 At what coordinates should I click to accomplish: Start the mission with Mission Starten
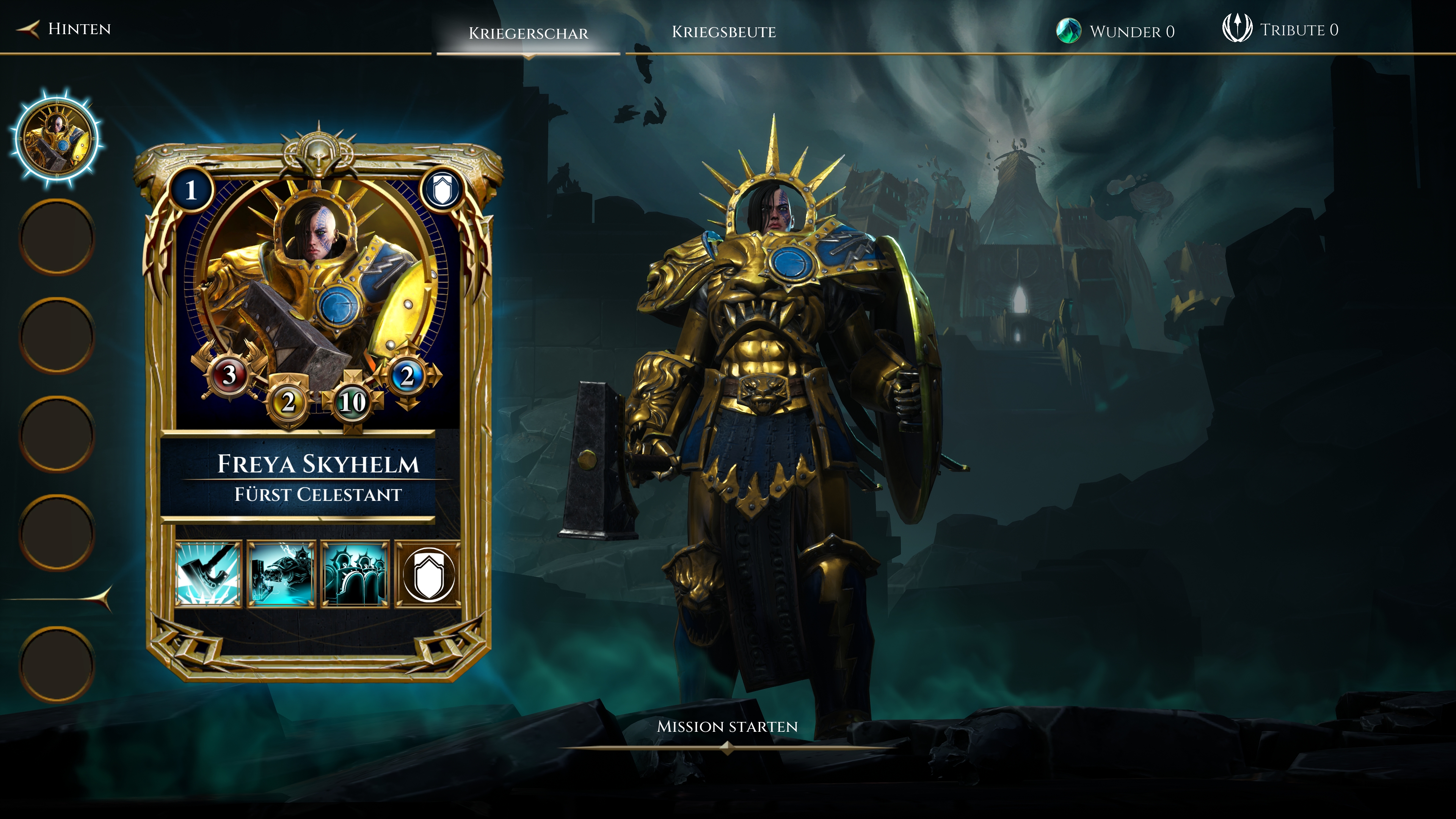(x=727, y=727)
